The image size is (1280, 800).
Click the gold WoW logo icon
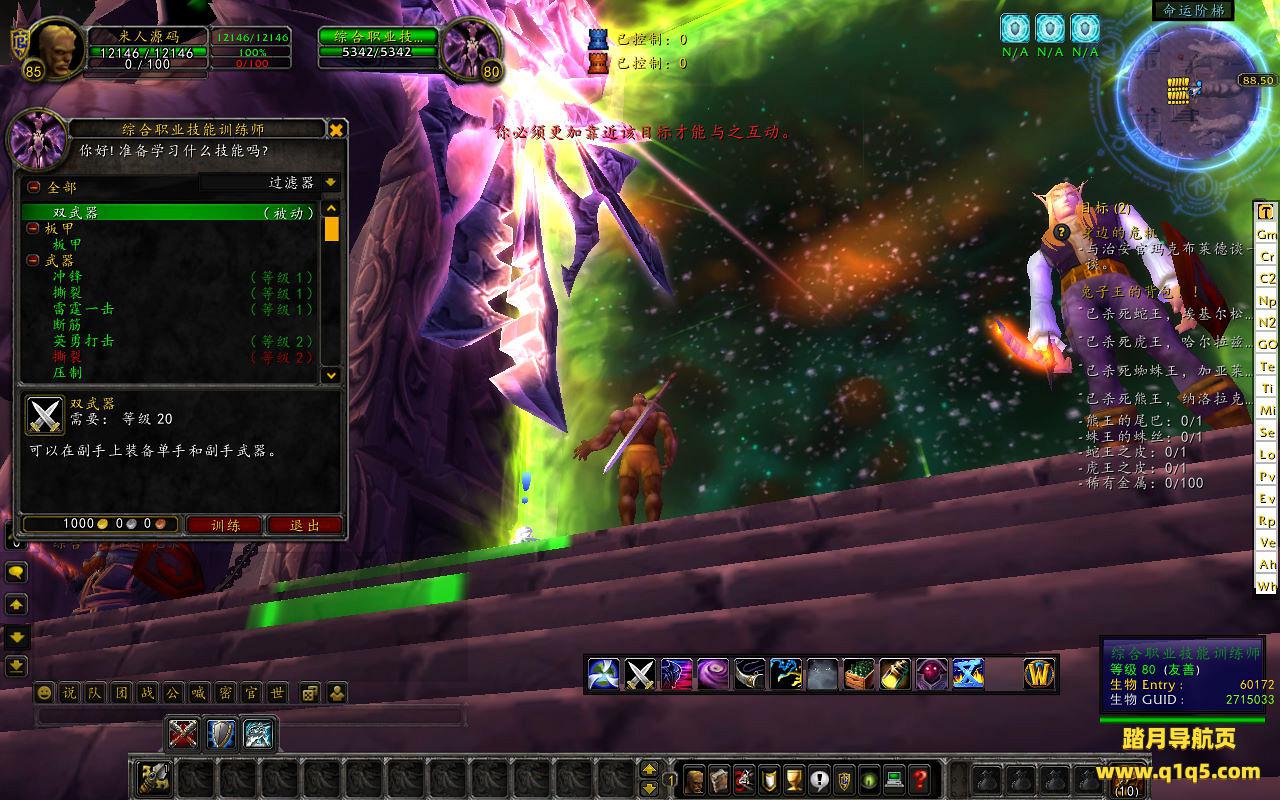click(x=1039, y=673)
